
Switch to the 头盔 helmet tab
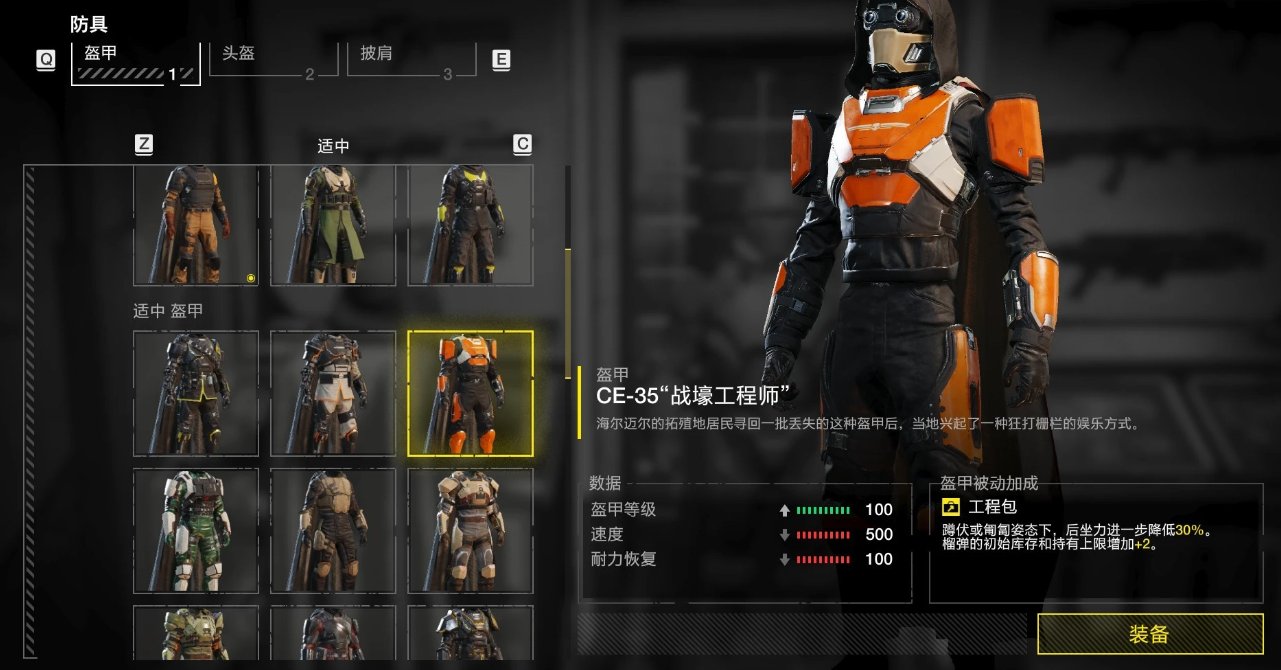pos(268,60)
